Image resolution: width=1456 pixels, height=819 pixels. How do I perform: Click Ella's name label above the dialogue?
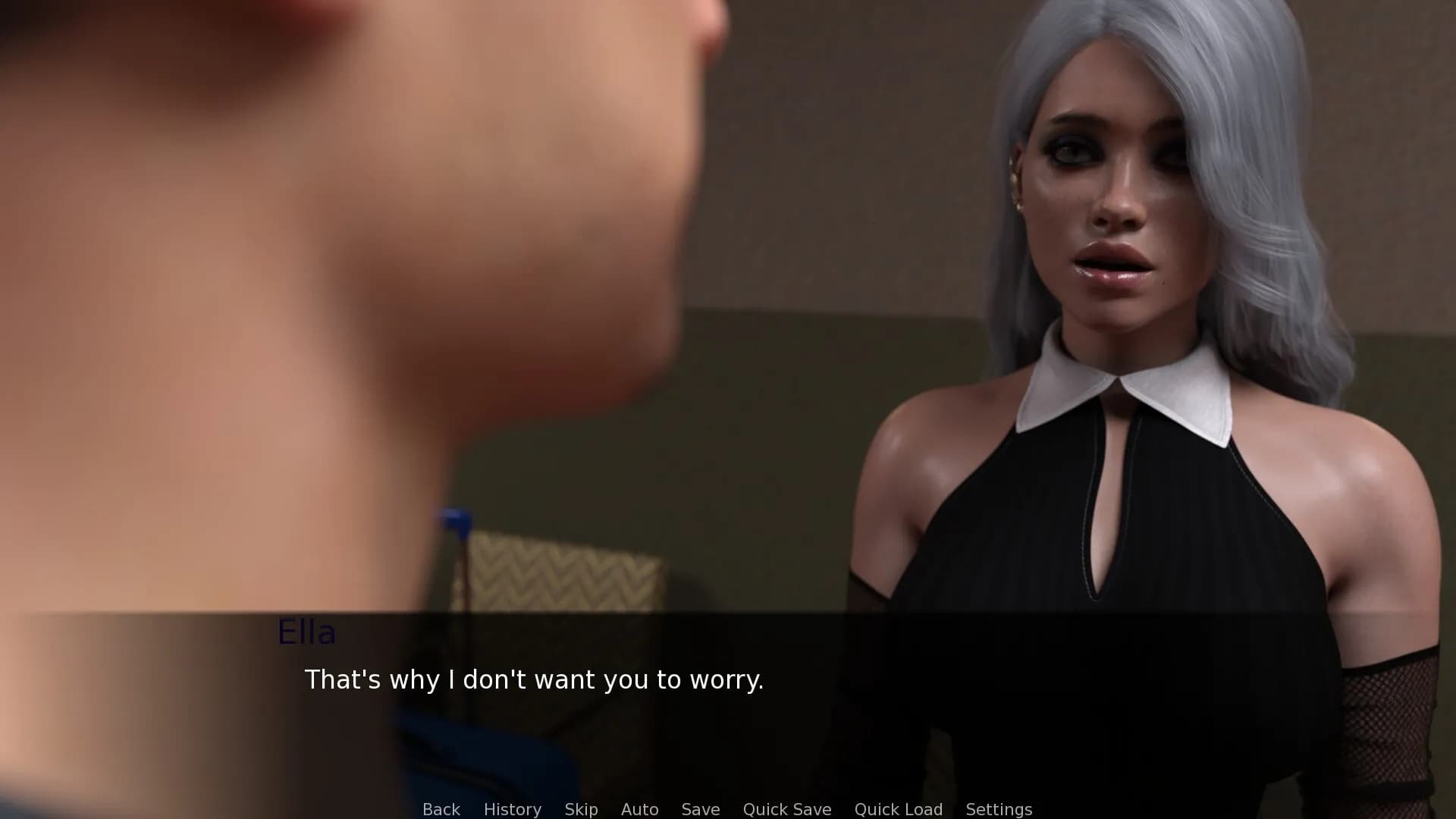(x=306, y=632)
